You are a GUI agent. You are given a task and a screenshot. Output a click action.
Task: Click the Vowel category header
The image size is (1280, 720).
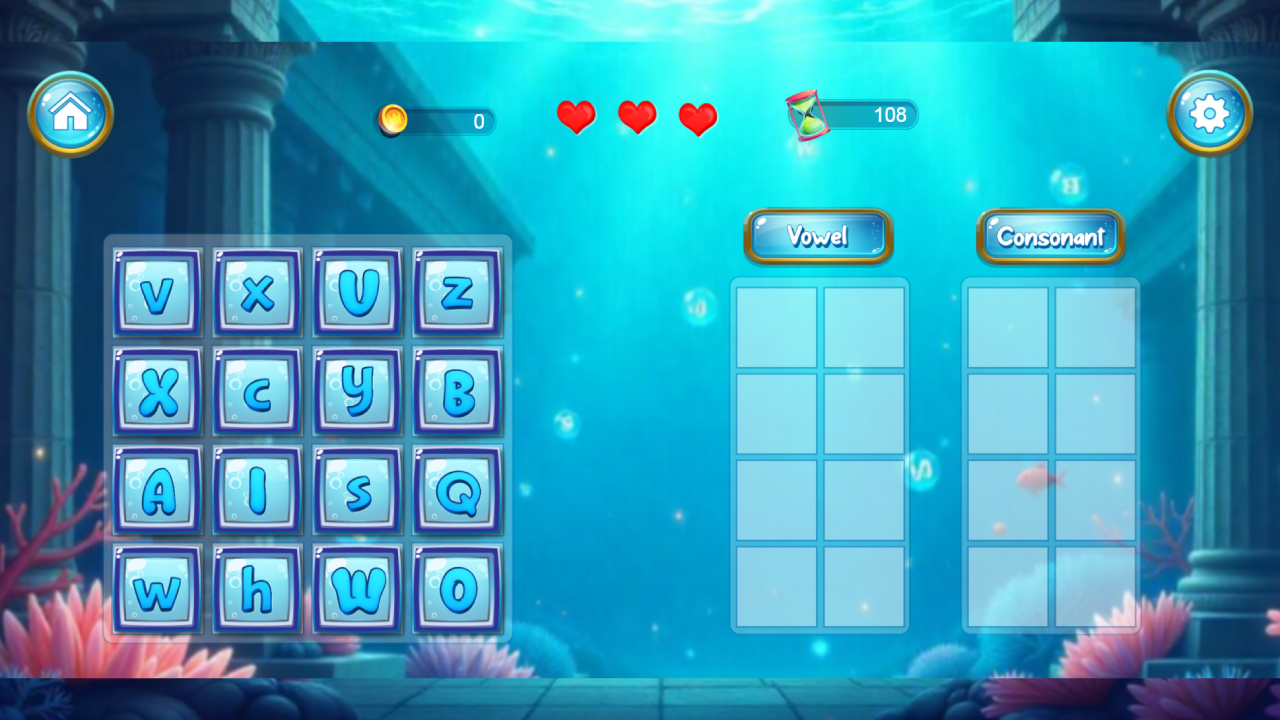pyautogui.click(x=818, y=236)
